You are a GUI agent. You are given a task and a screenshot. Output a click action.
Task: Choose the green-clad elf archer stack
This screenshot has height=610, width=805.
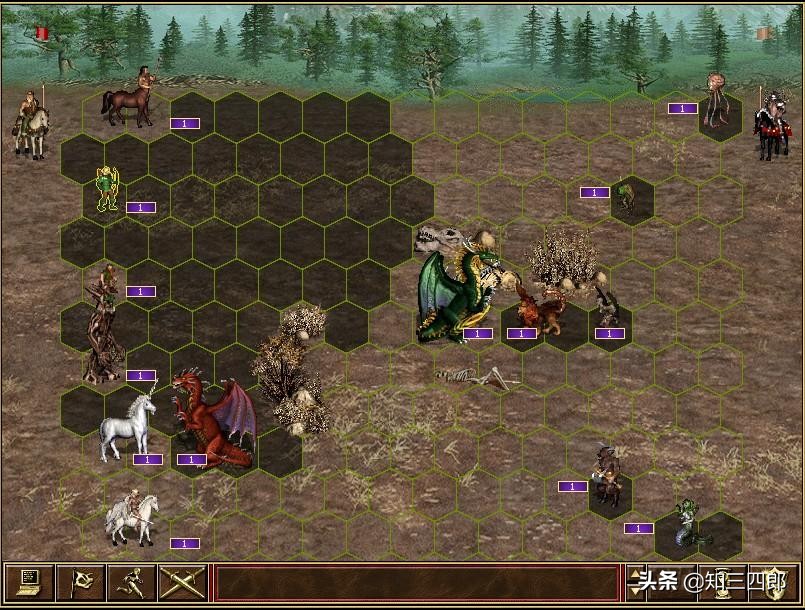coord(107,189)
